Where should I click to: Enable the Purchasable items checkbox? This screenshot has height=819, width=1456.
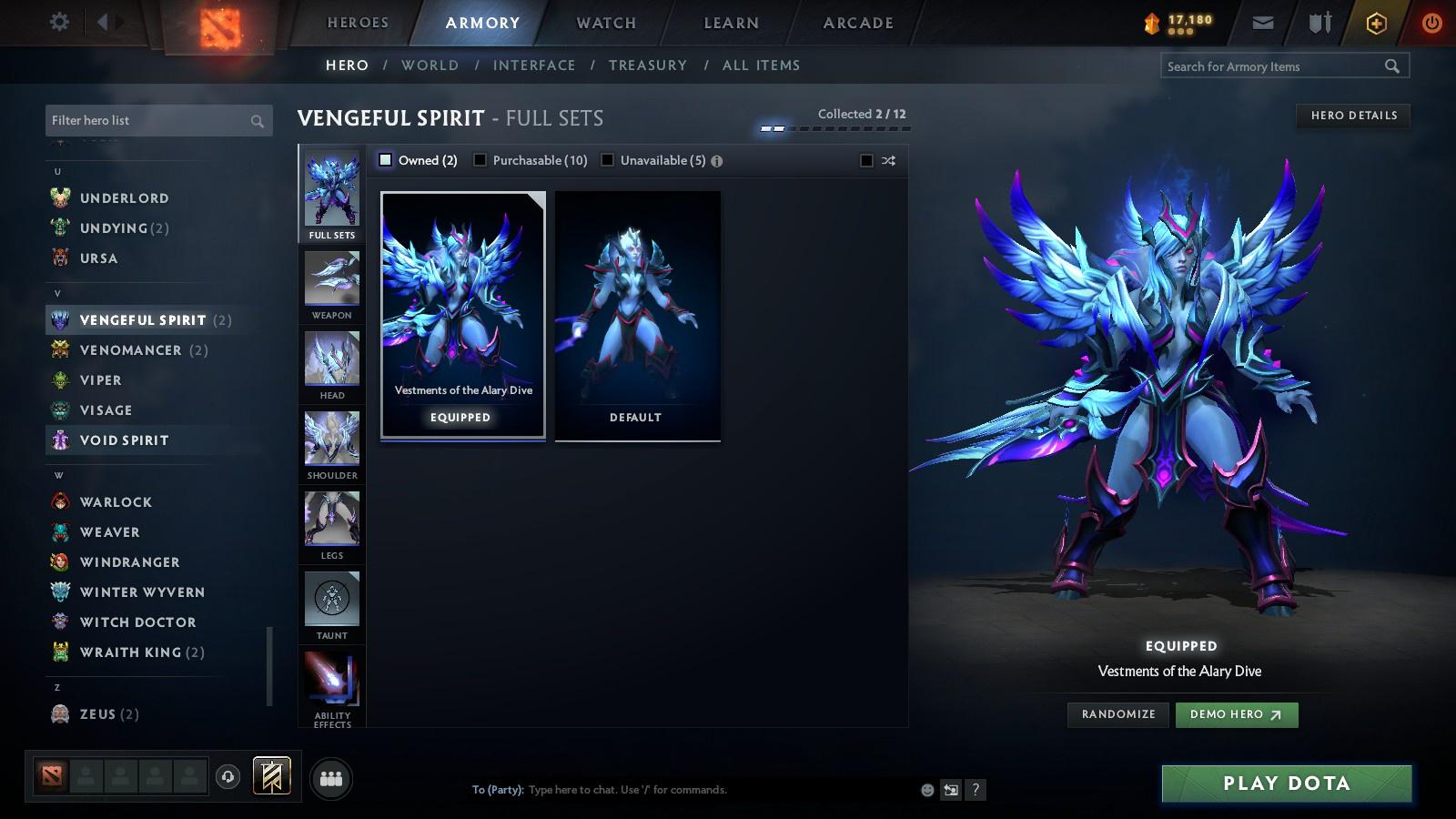(x=480, y=159)
